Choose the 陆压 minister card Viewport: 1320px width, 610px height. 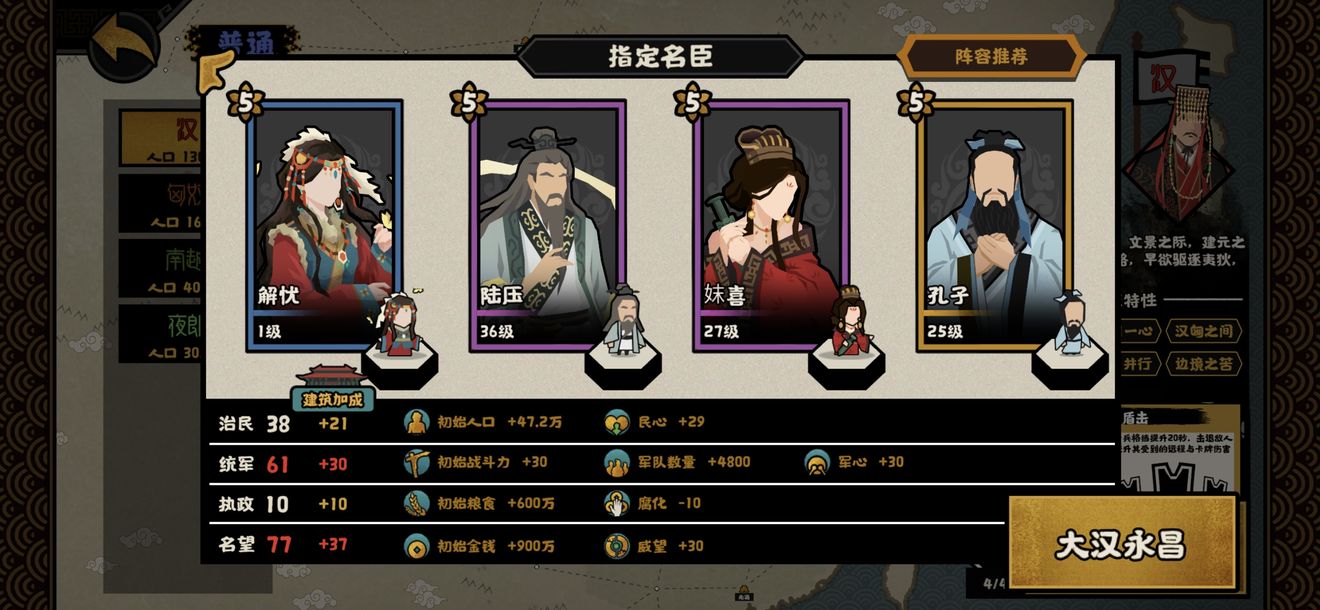click(547, 224)
